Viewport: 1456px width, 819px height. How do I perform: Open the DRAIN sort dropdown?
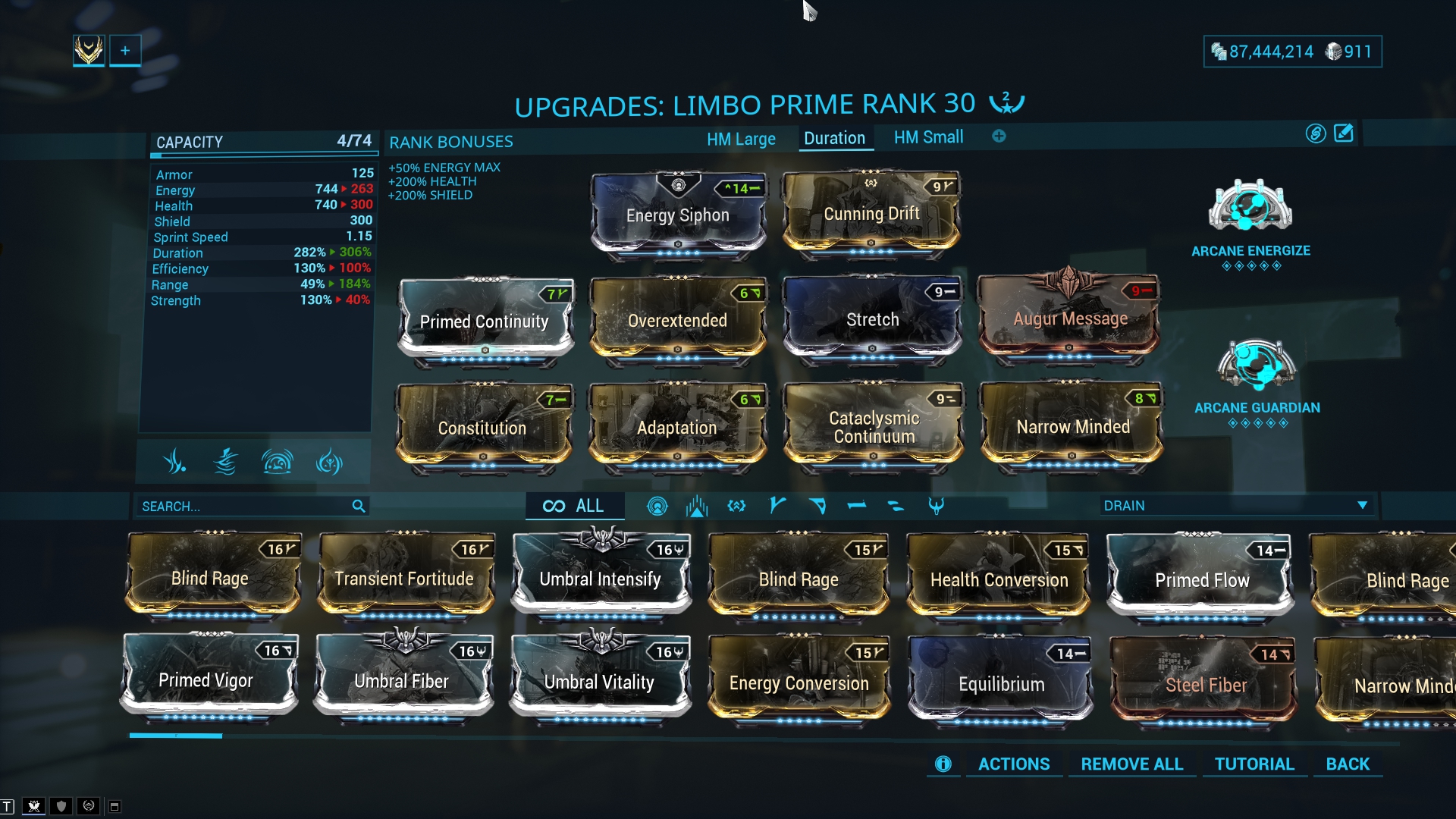point(1235,506)
